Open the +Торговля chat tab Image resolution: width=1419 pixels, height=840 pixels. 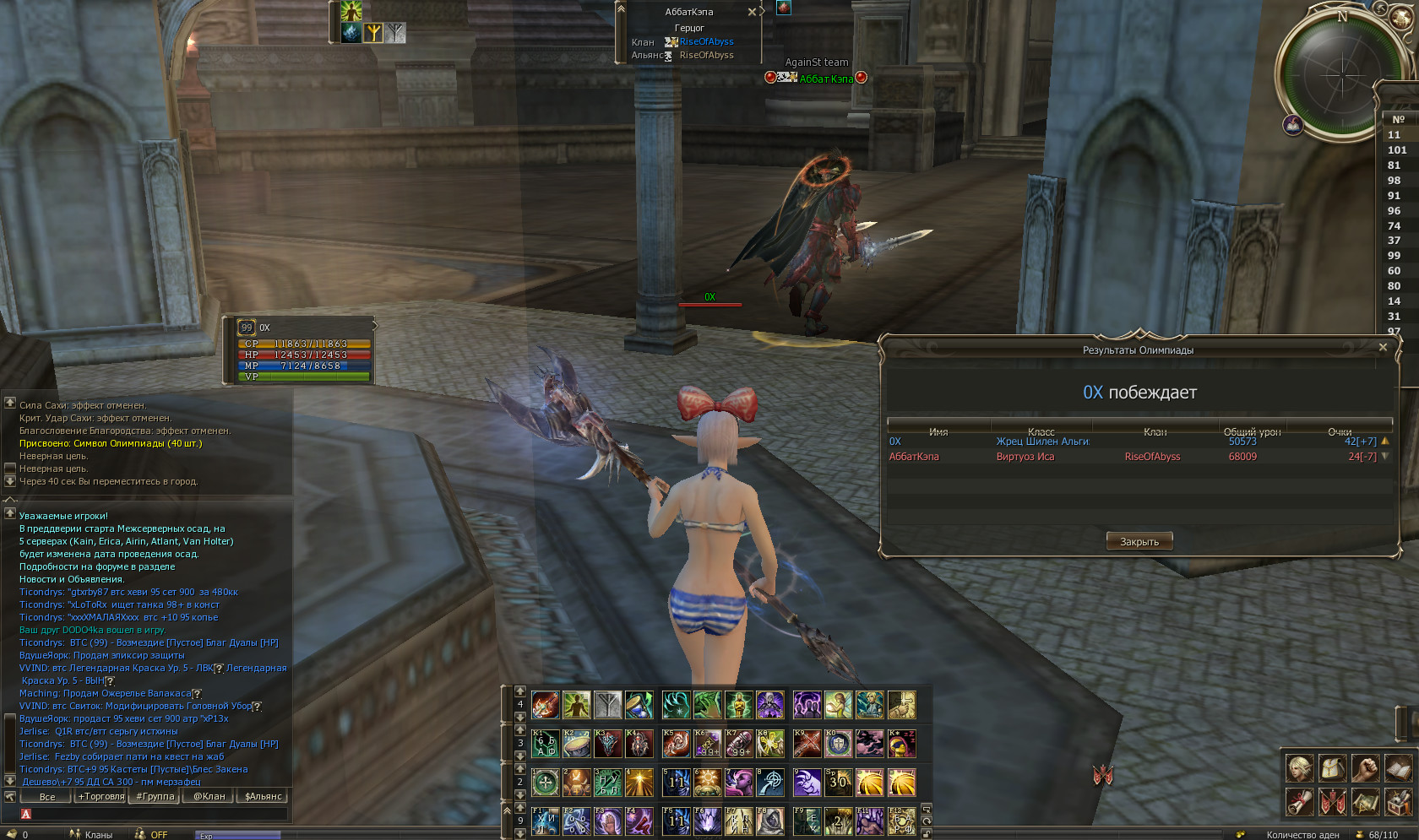(101, 796)
